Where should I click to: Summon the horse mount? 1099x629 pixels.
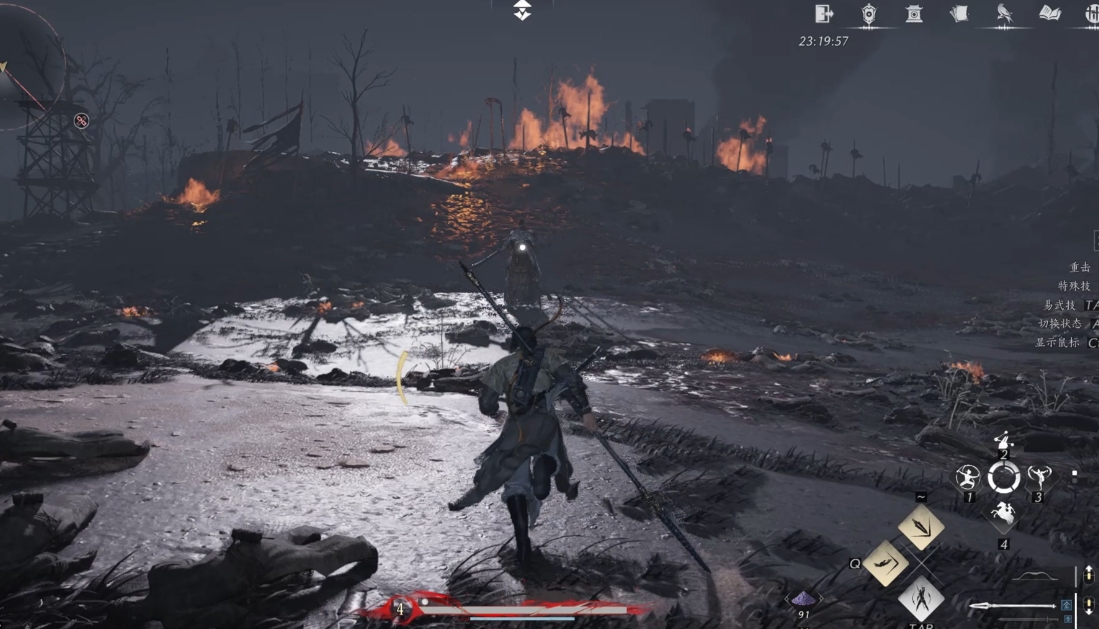[x=1003, y=516]
